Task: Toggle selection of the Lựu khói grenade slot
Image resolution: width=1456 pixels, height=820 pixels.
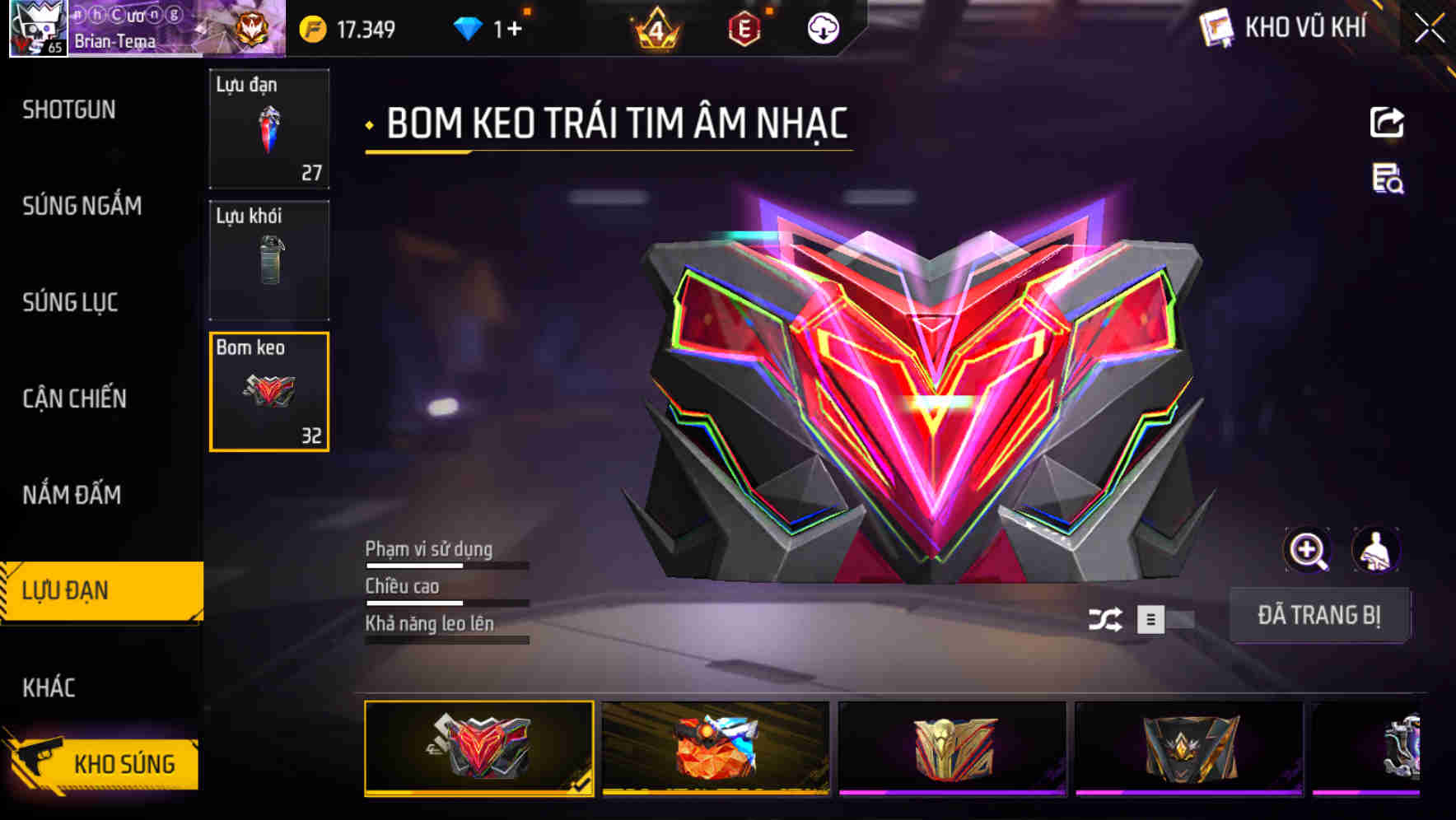Action: [269, 259]
